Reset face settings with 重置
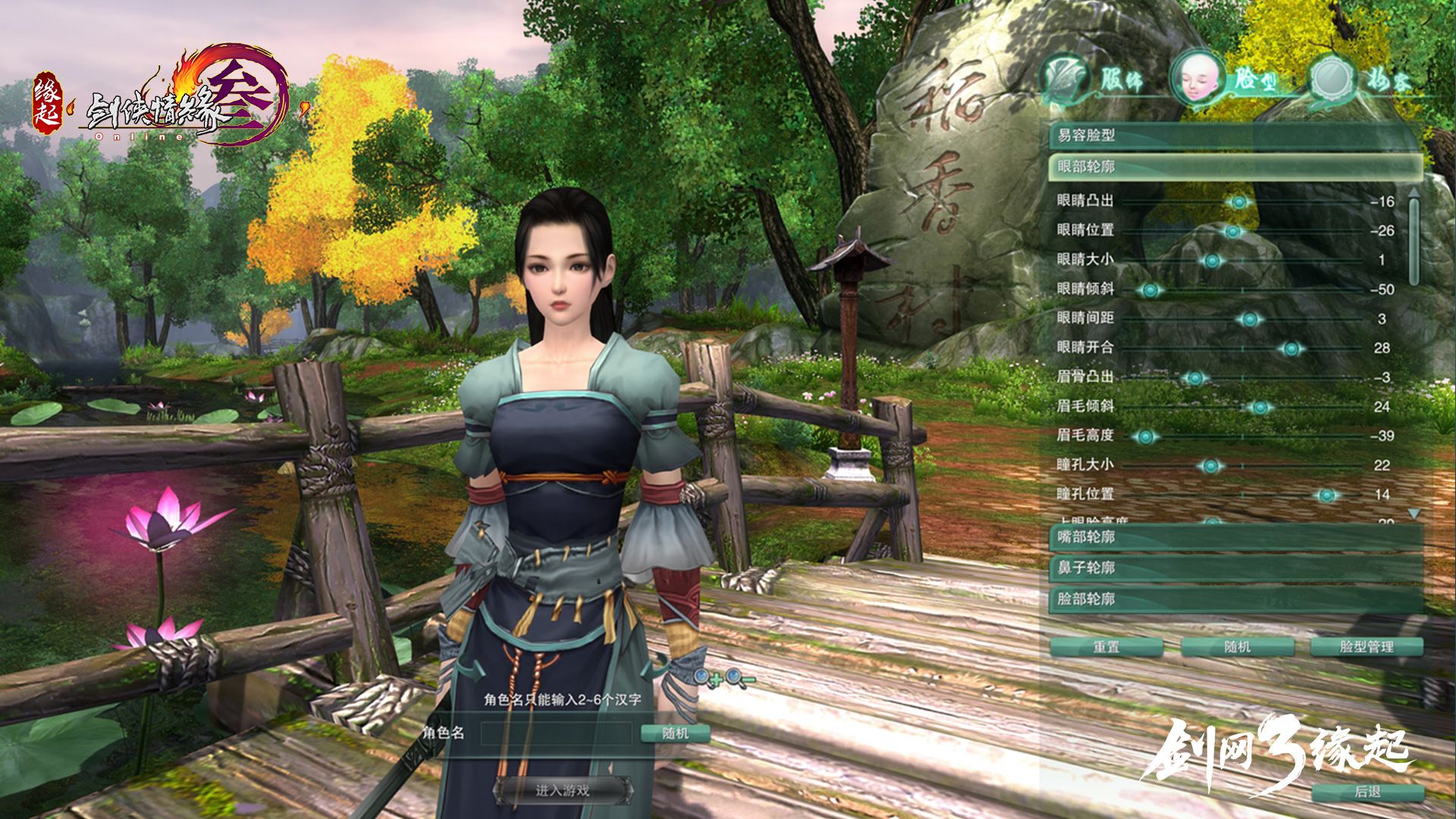 click(x=1106, y=647)
